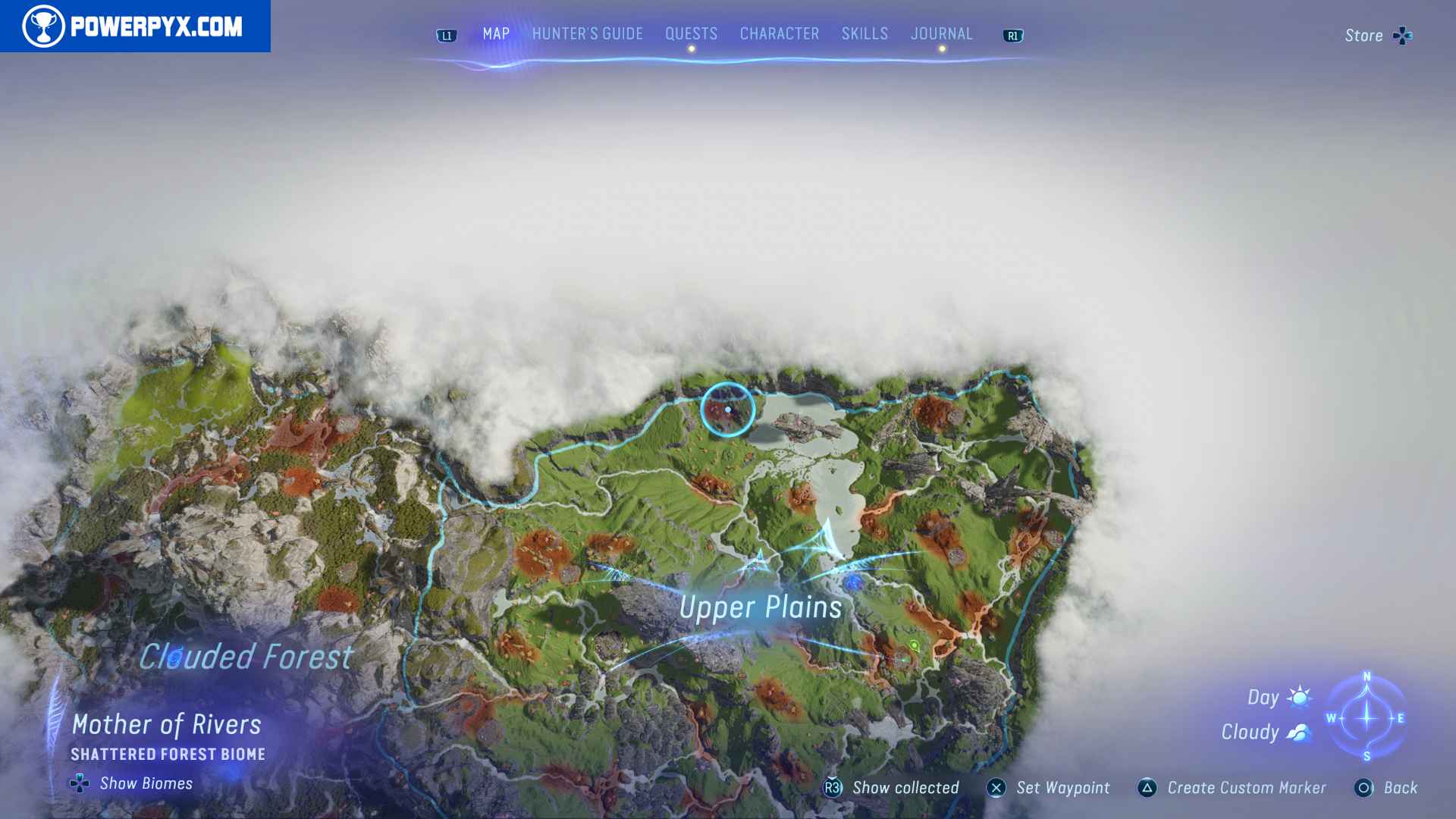
Task: Expand the Journal section
Action: pyautogui.click(x=942, y=33)
